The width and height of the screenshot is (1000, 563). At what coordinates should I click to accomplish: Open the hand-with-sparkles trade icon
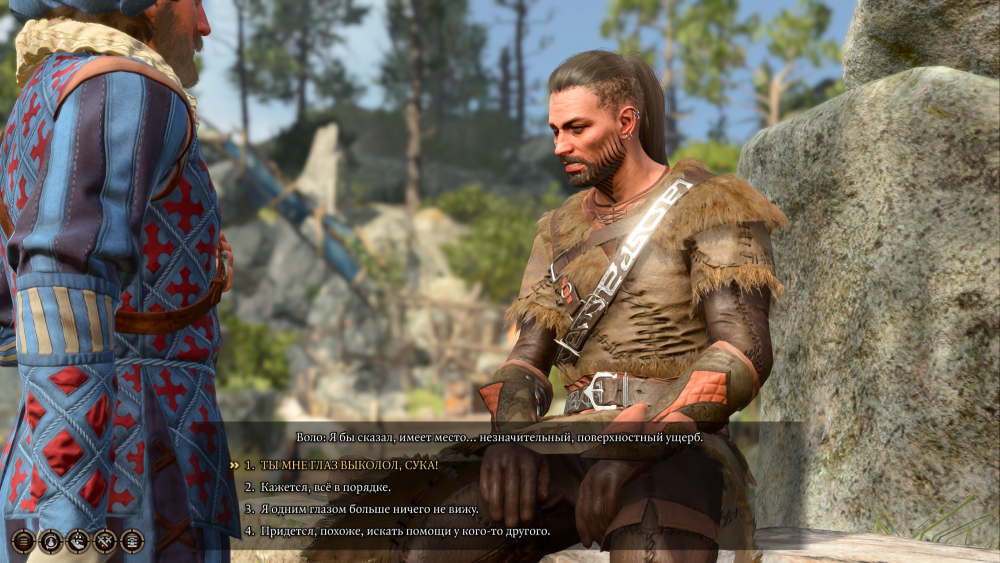[x=77, y=541]
